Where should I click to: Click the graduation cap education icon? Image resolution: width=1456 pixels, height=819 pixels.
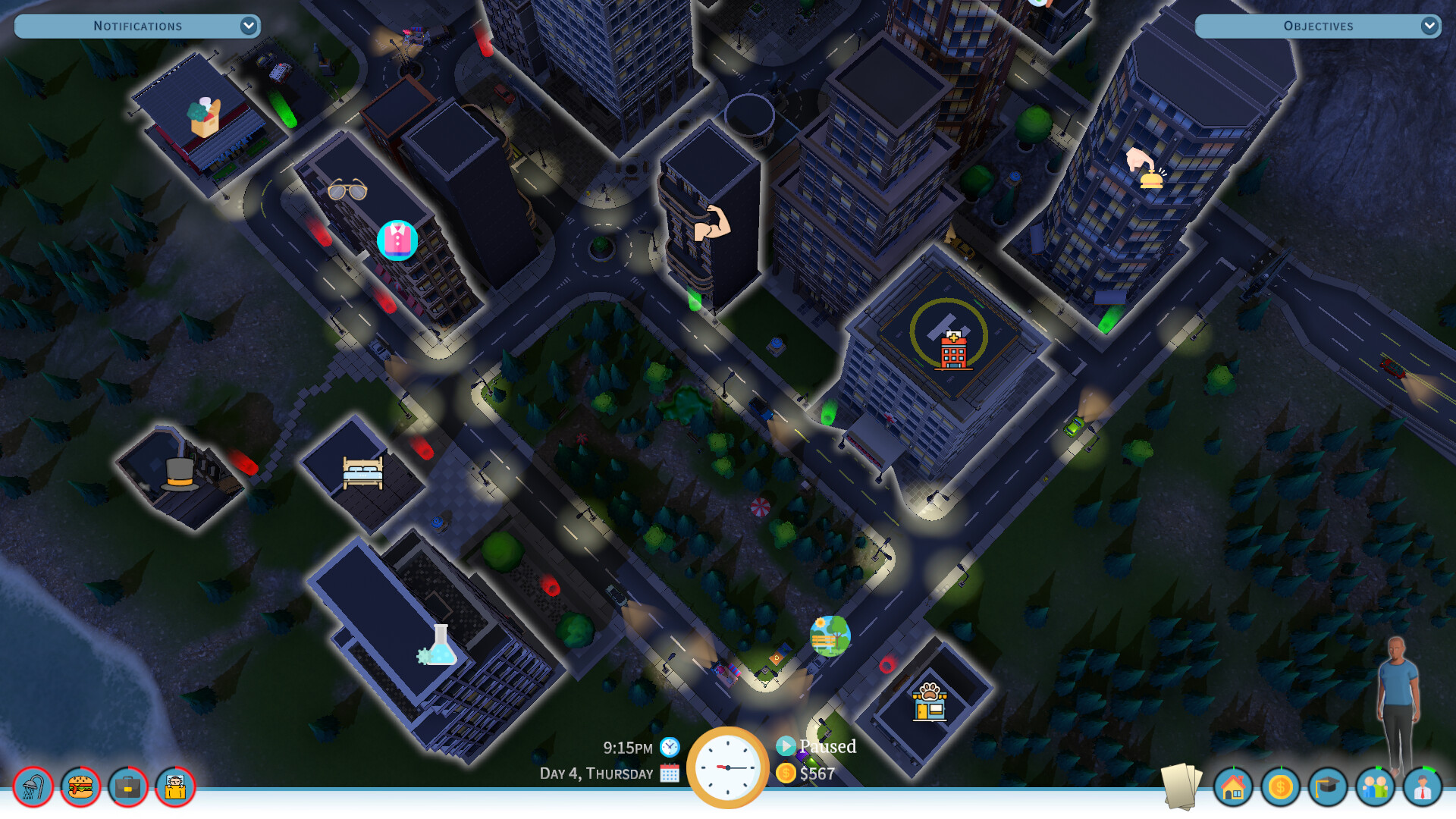(x=1329, y=789)
